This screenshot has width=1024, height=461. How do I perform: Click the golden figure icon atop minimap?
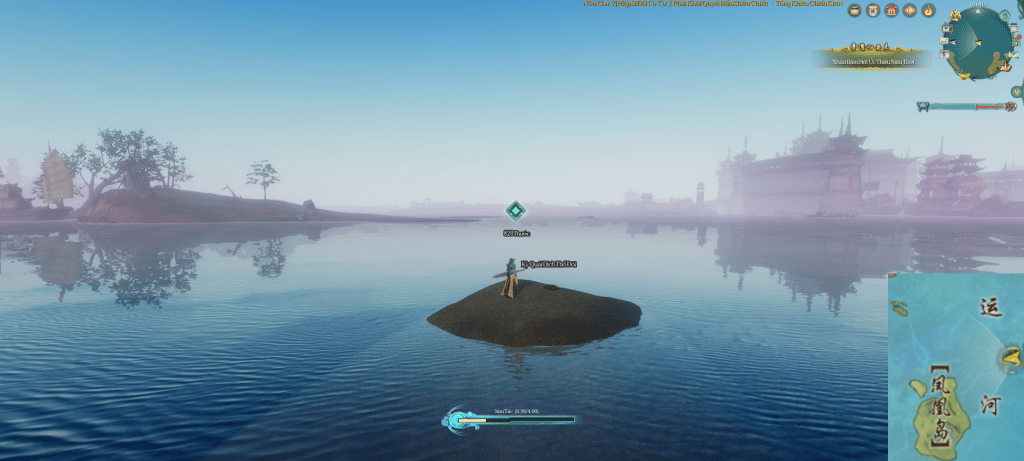[955, 15]
